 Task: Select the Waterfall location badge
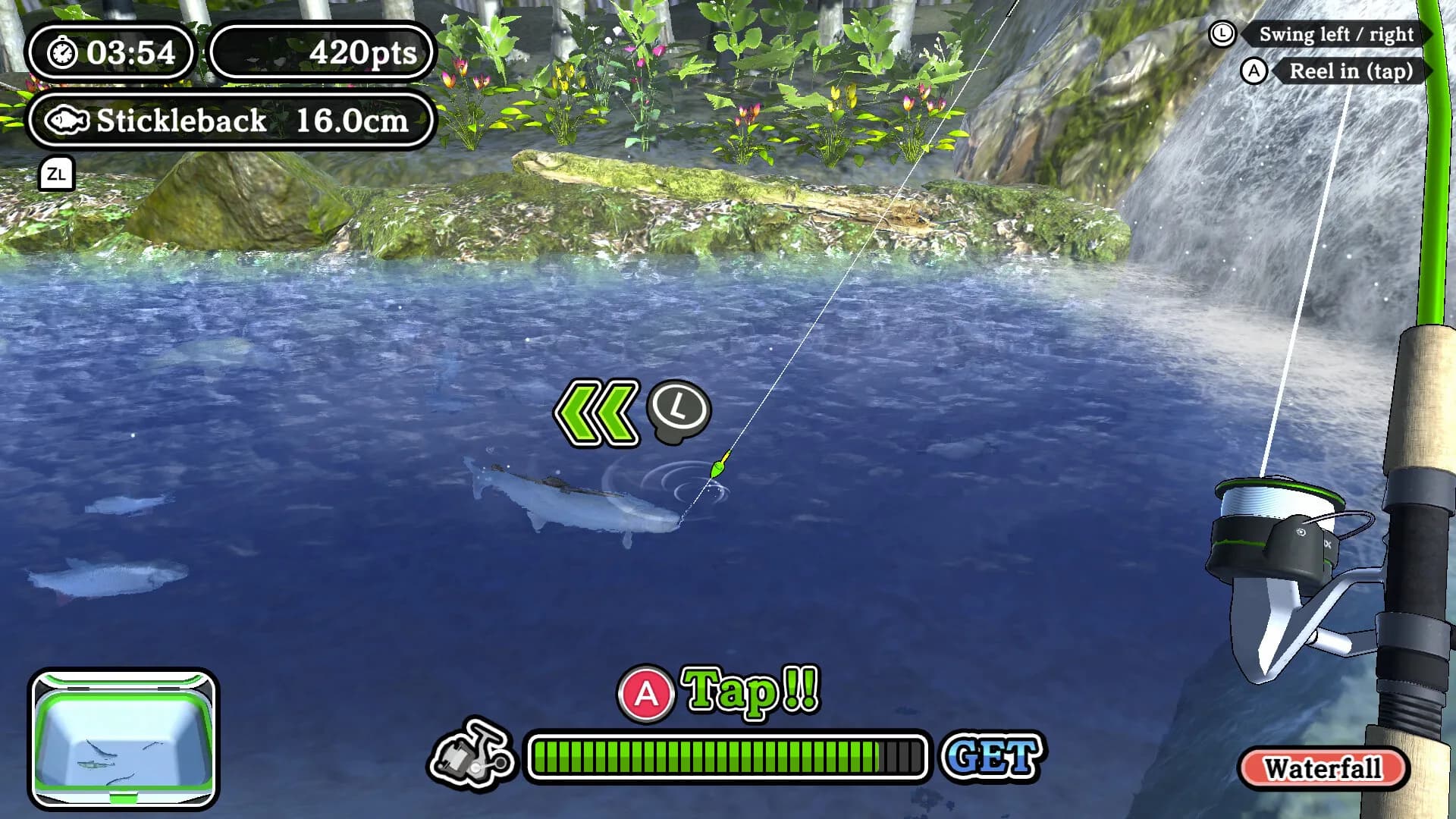click(x=1323, y=768)
